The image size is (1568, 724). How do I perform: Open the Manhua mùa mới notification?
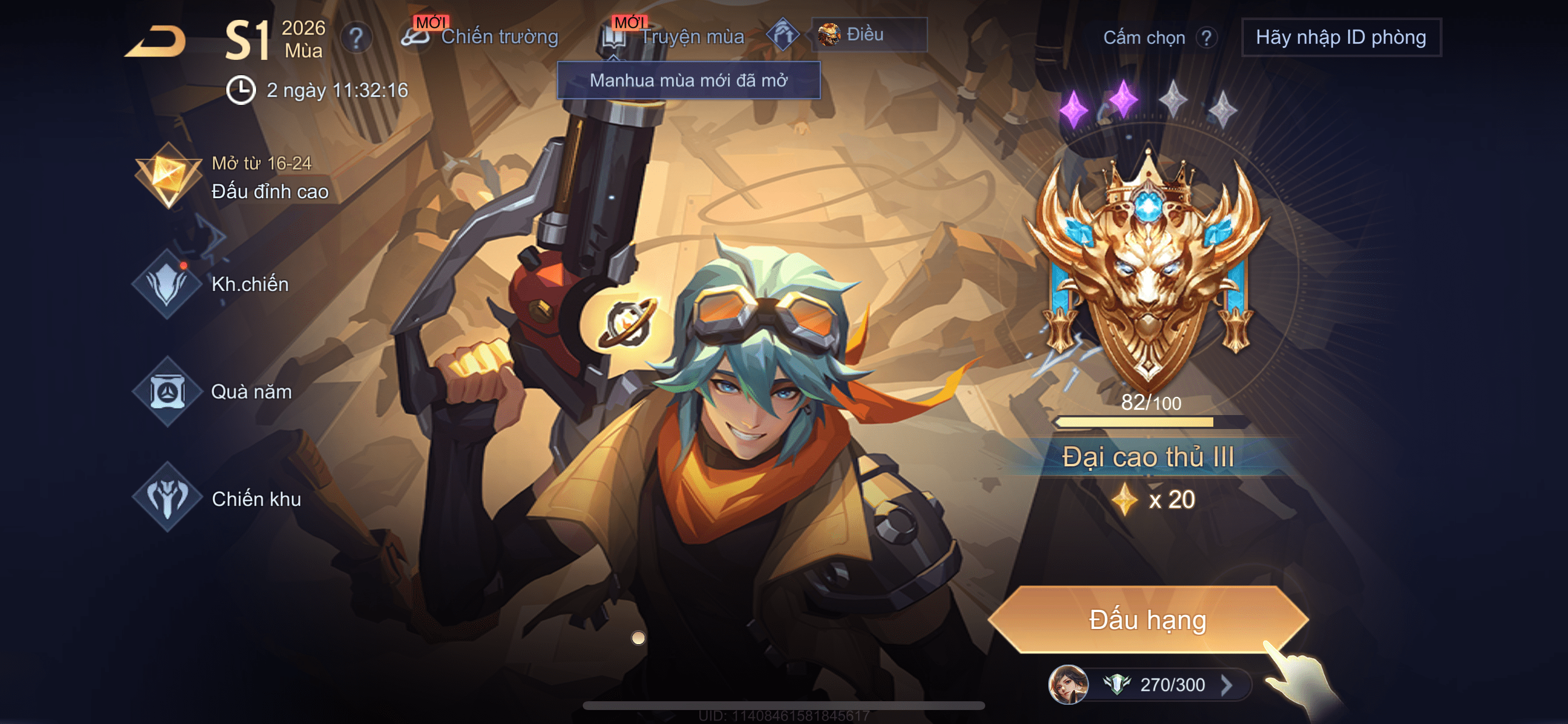pos(688,80)
